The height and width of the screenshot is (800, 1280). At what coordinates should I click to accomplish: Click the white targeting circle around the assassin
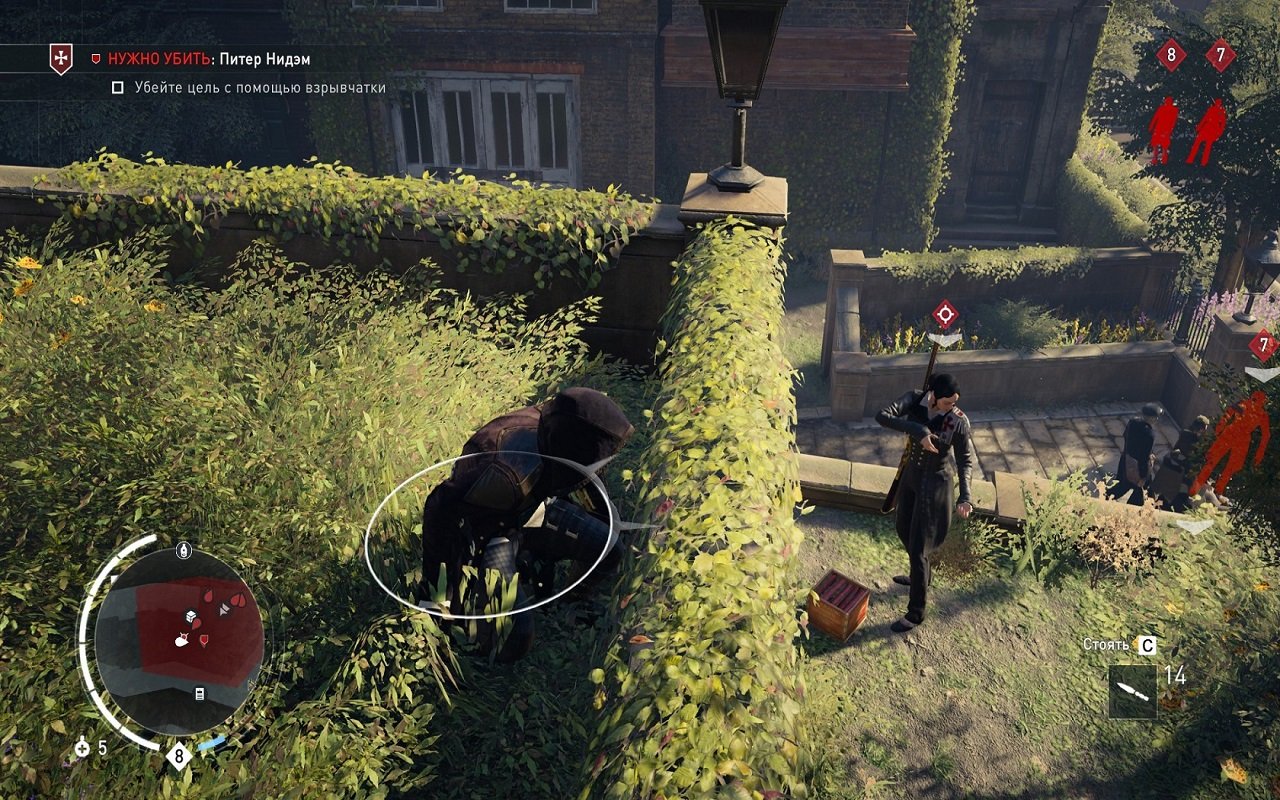click(490, 535)
